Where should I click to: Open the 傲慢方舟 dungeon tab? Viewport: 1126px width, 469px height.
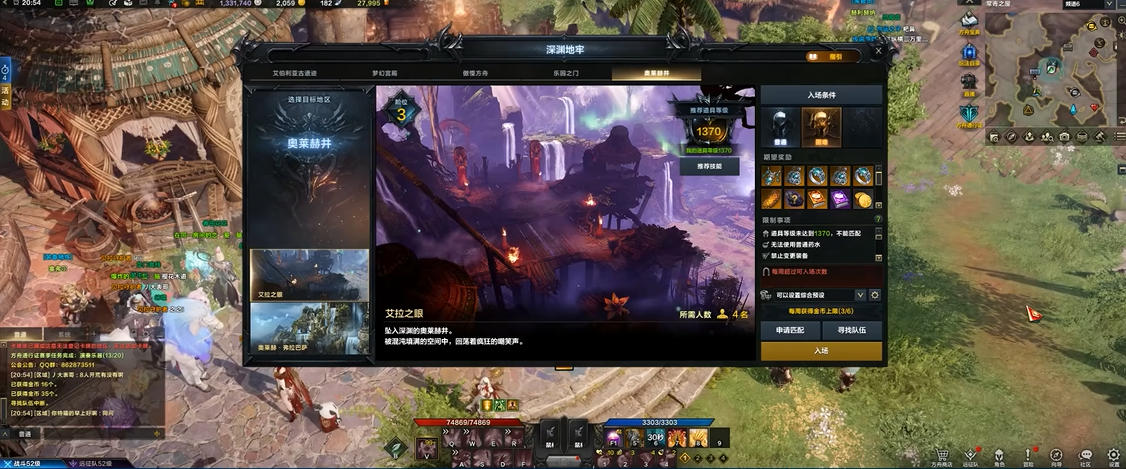tap(475, 74)
